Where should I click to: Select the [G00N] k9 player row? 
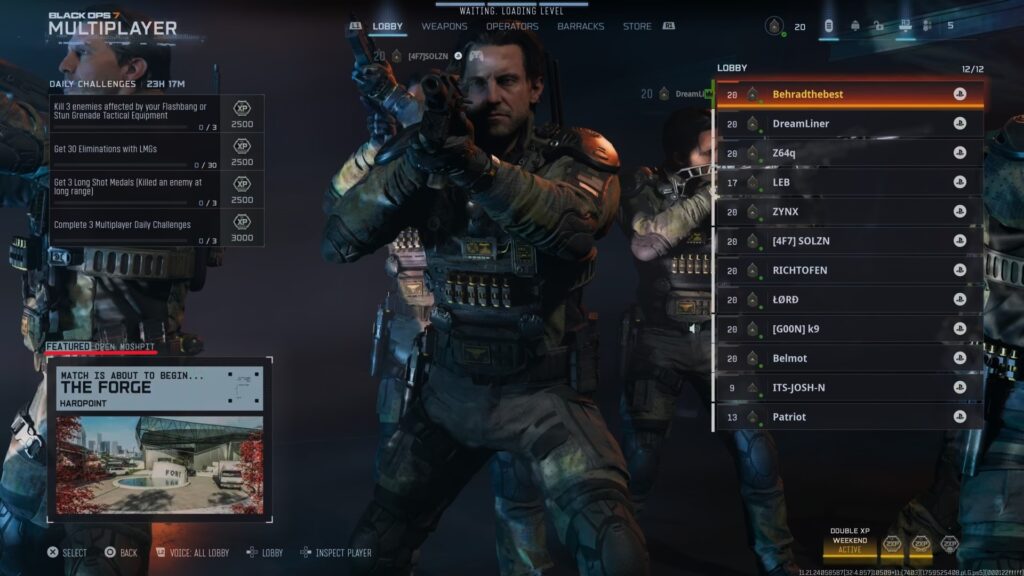point(849,329)
